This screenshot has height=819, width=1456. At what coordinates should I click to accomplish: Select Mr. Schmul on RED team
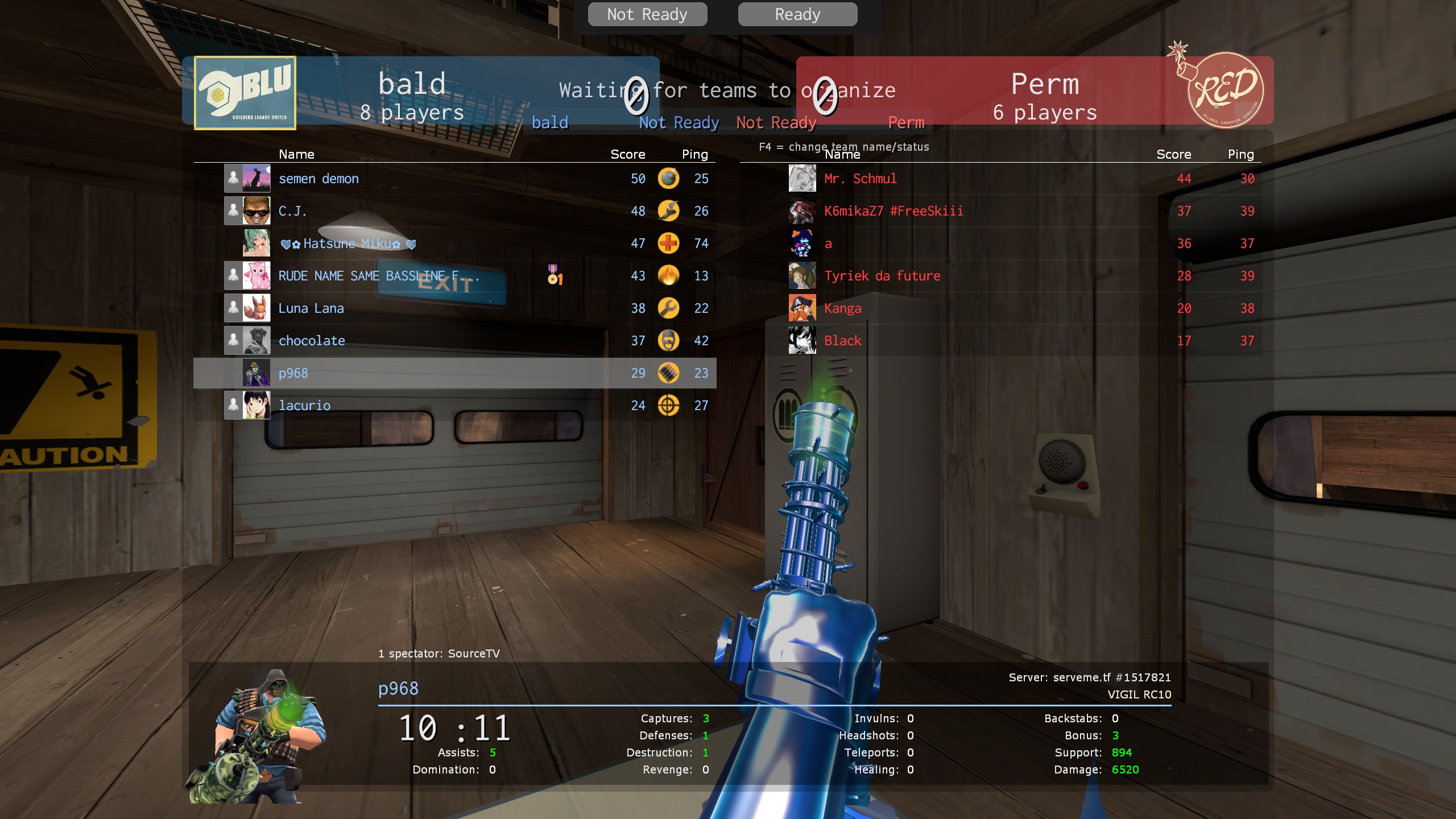tap(861, 179)
